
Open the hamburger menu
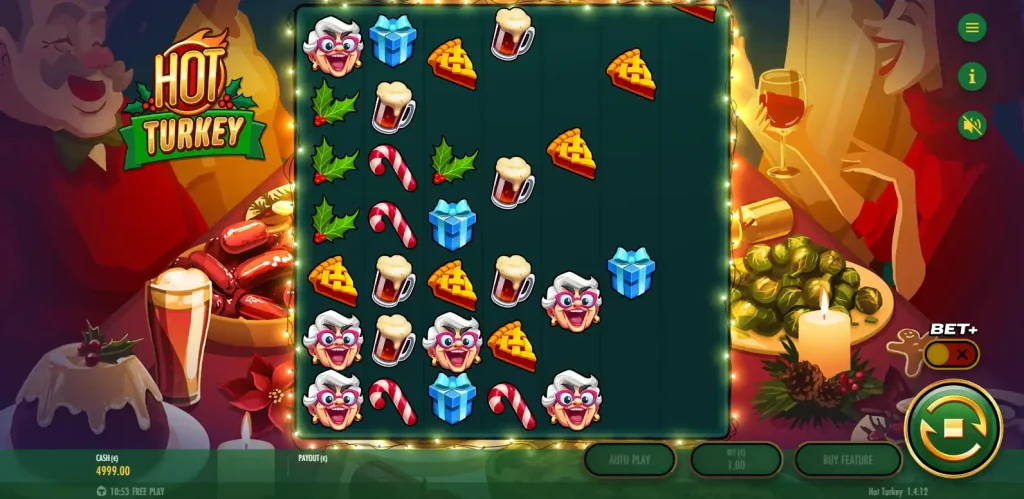point(971,28)
